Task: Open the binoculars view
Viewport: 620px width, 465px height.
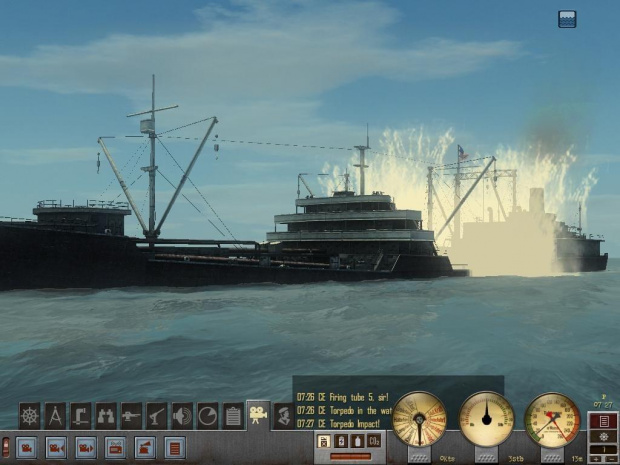Action: point(106,415)
